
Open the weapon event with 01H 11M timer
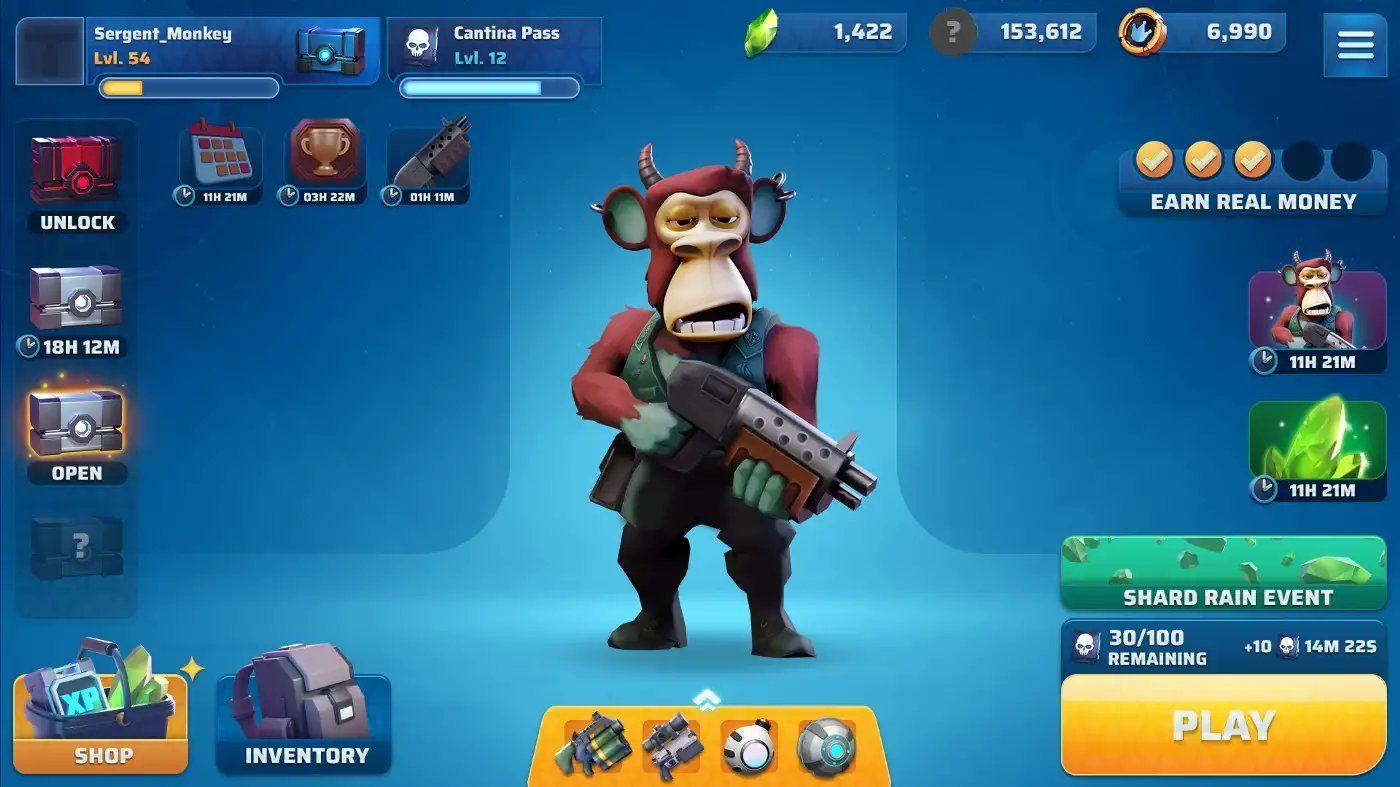[x=425, y=152]
